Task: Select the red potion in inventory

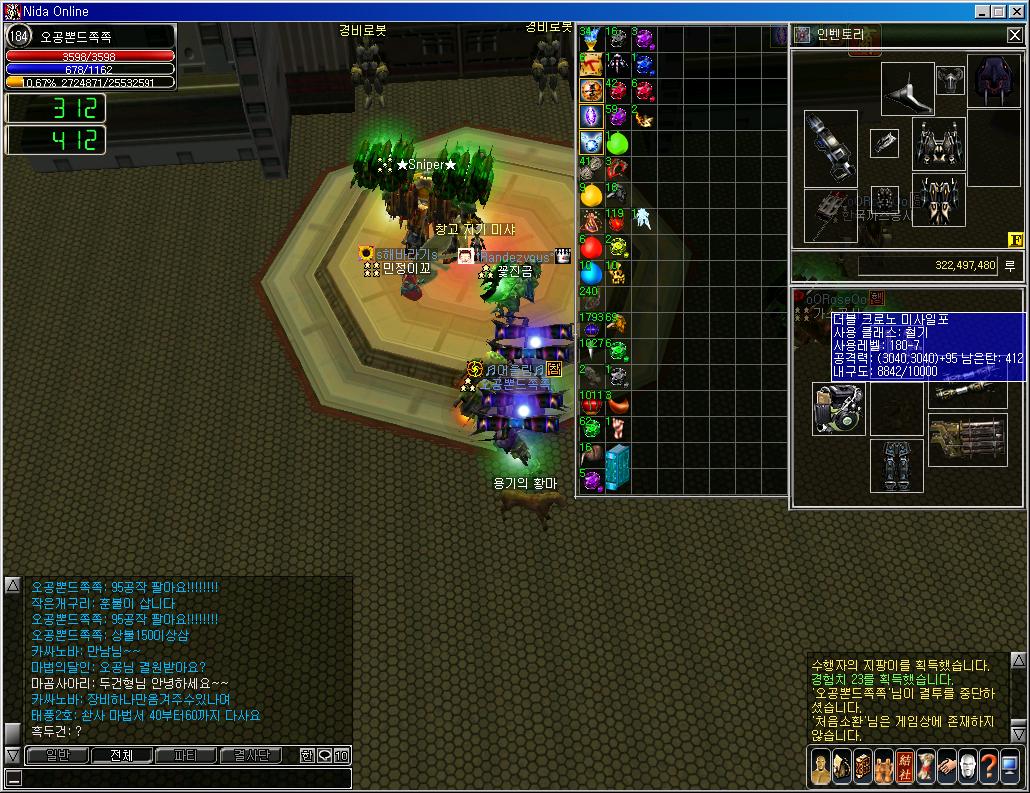Action: pos(592,247)
